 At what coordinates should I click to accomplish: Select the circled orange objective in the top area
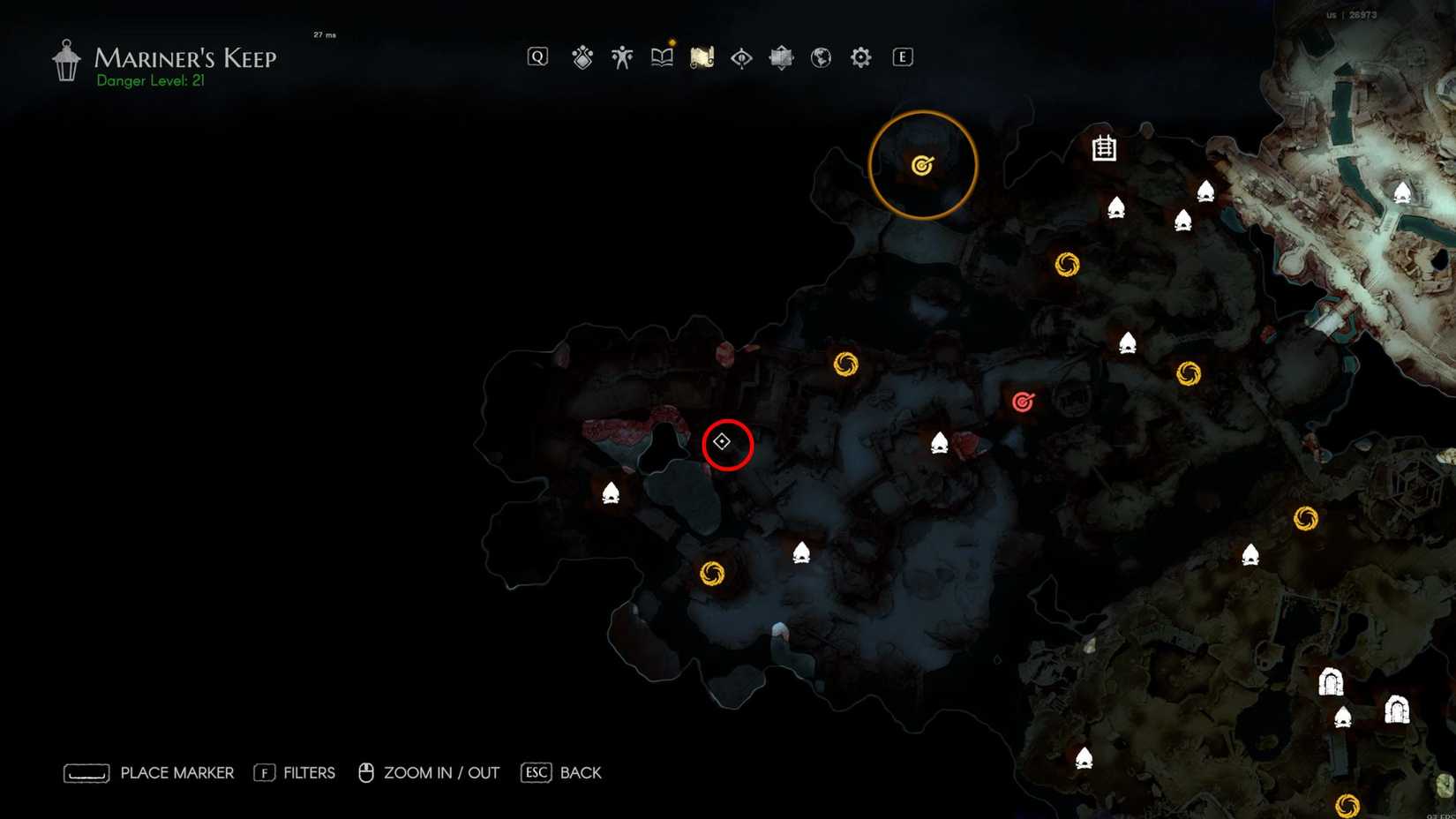pos(921,164)
